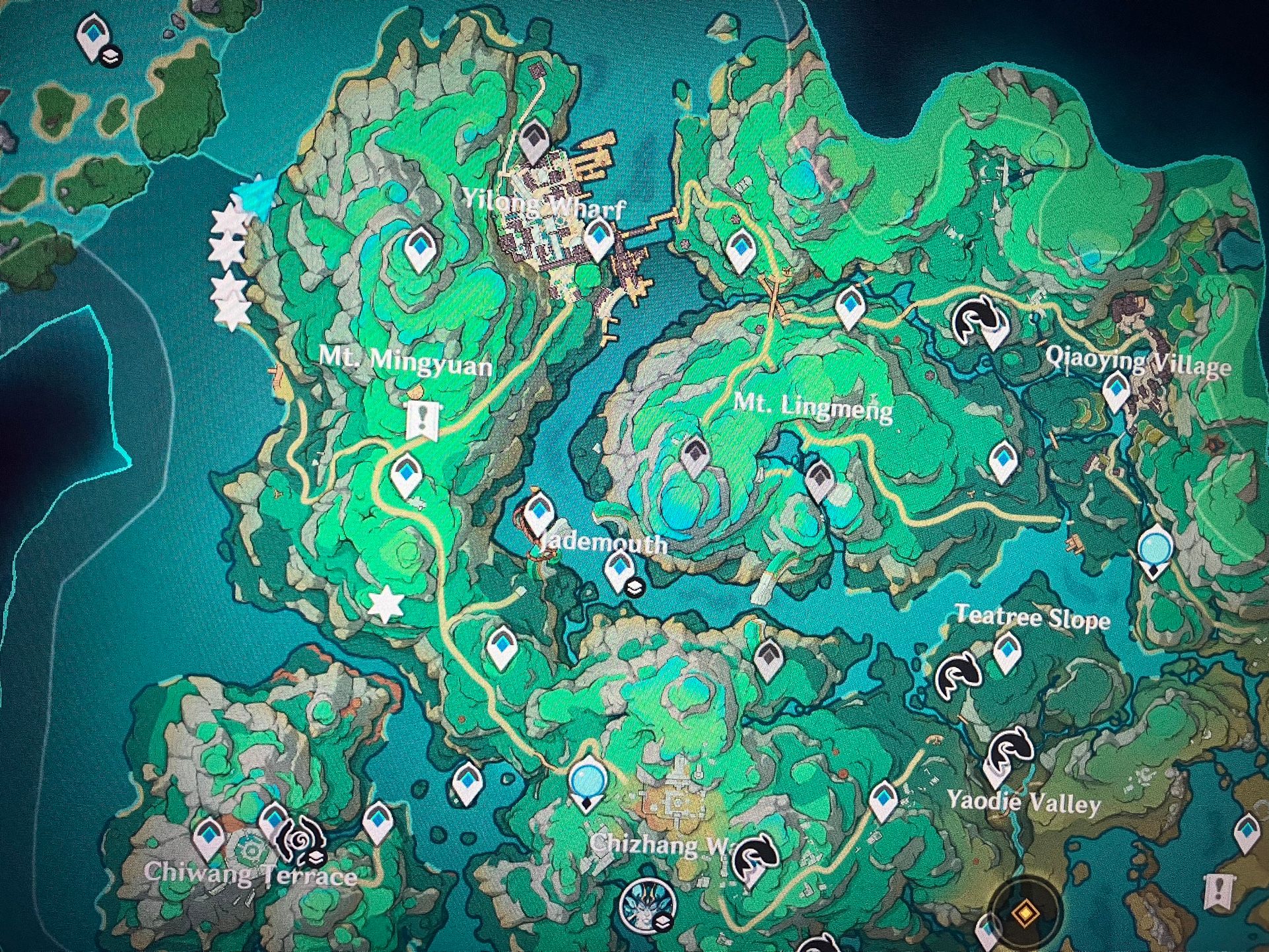Select the teleport waypoint above Qiaoying Village
This screenshot has width=1269, height=952.
coord(1116,391)
